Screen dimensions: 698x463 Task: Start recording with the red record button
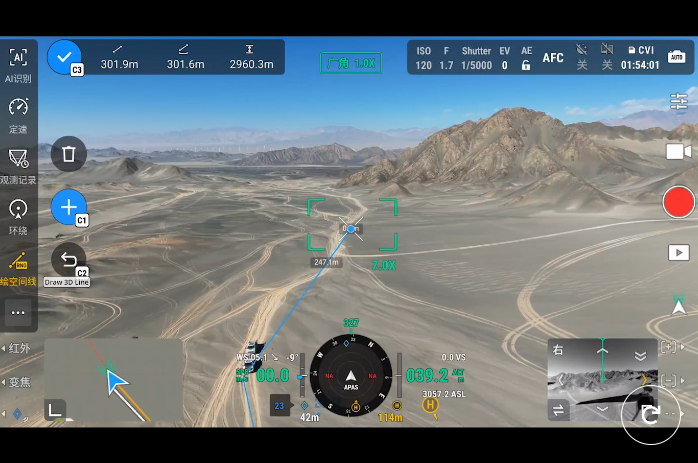tap(678, 202)
